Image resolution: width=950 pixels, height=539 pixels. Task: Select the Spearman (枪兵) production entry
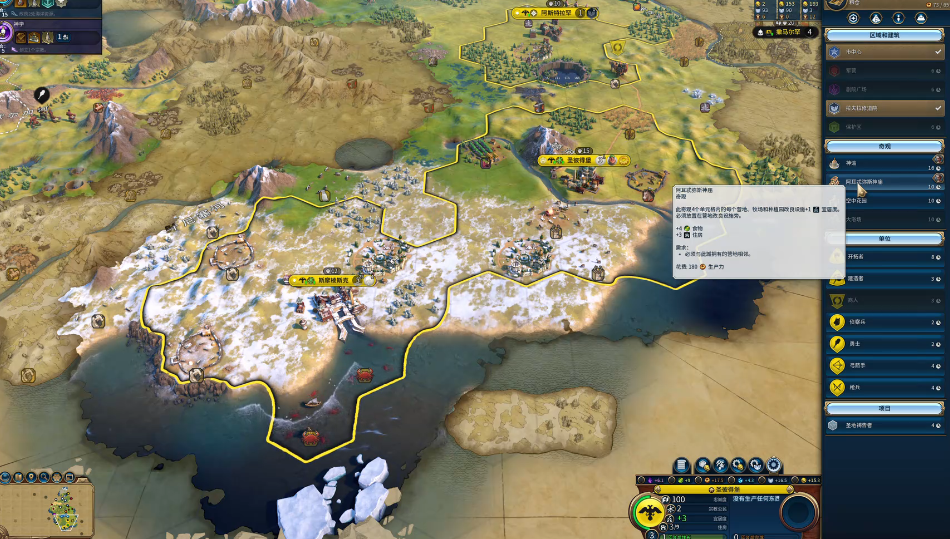pos(884,386)
